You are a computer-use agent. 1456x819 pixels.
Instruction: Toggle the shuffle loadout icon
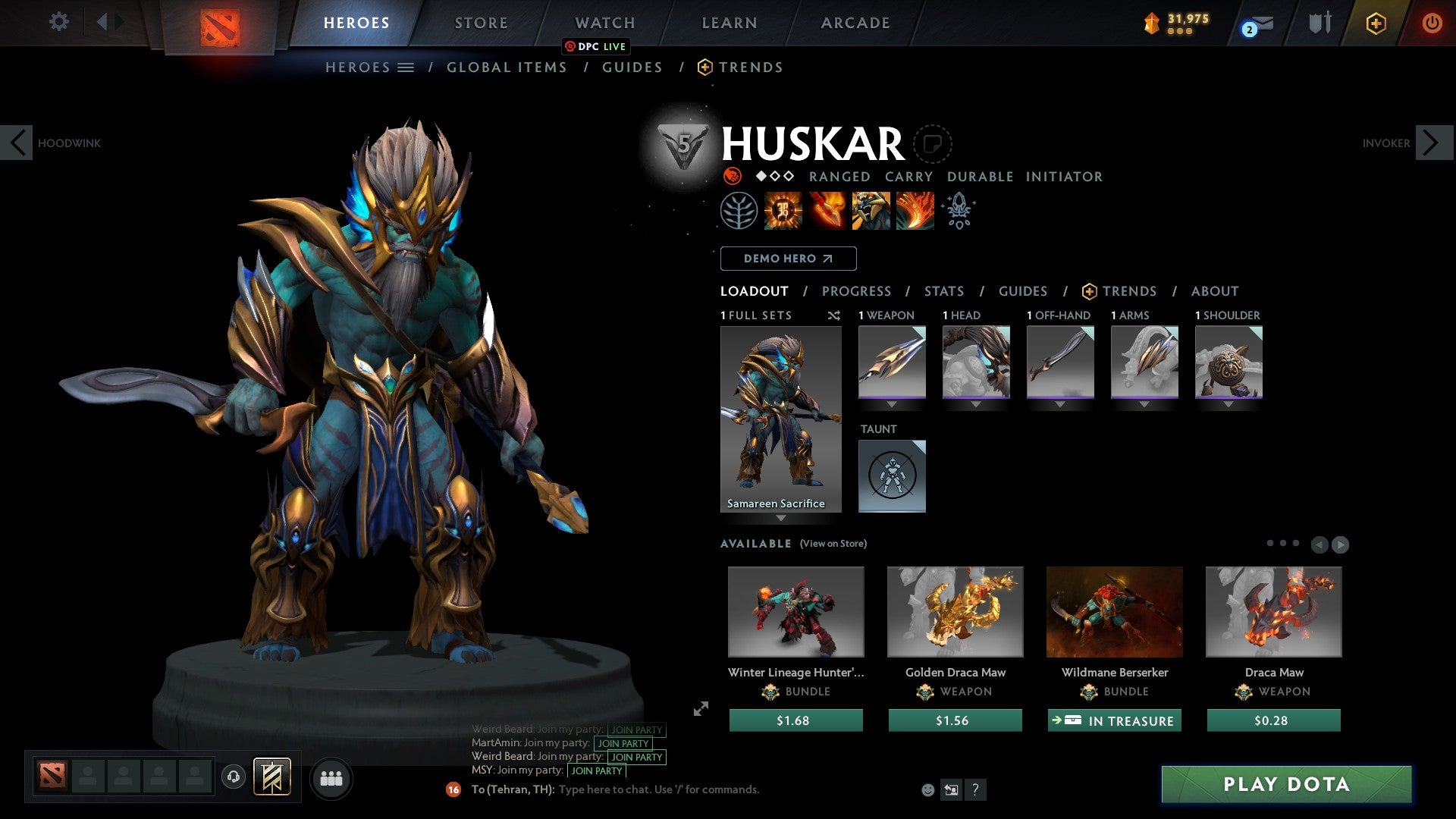click(x=834, y=316)
